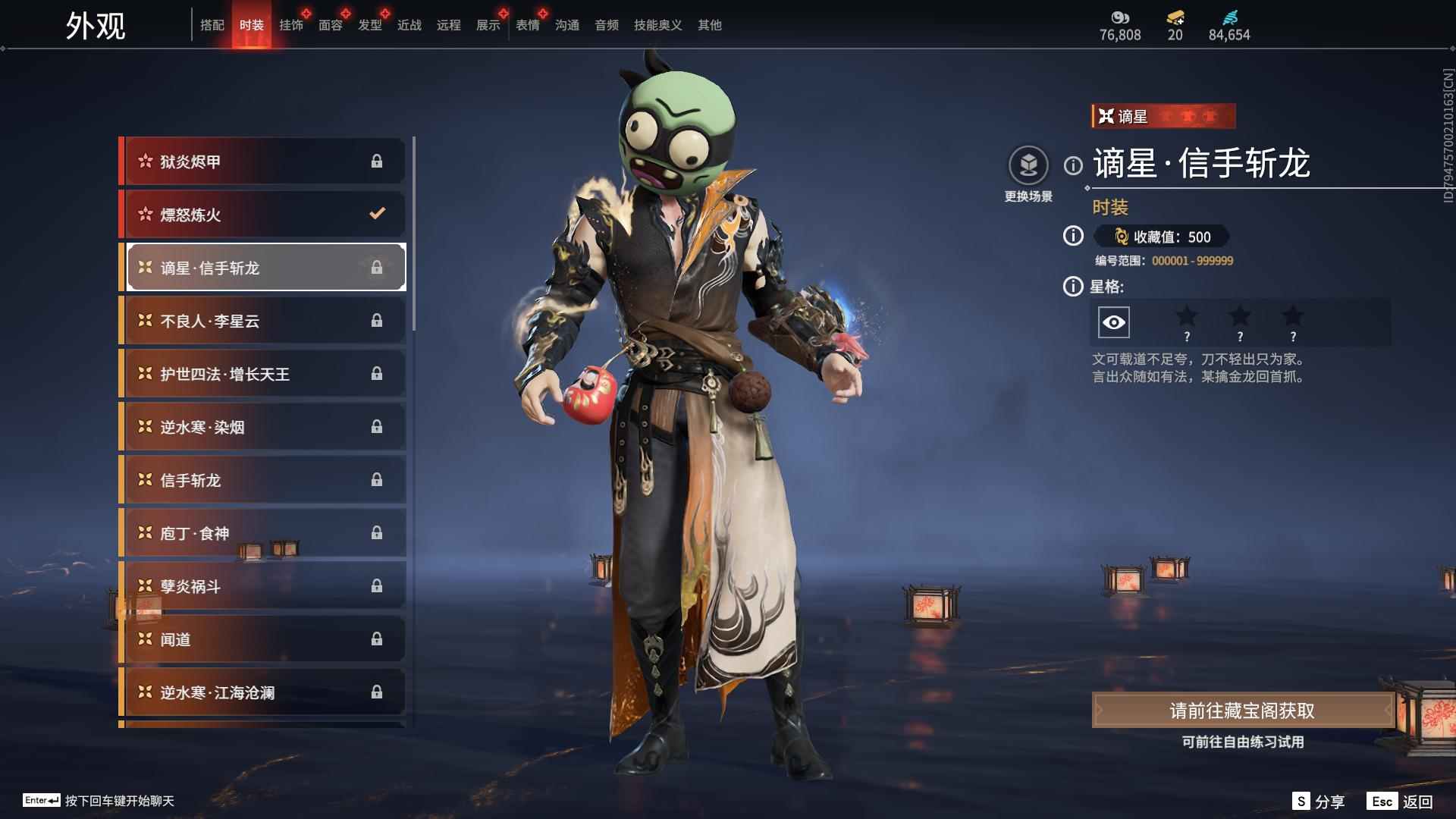Open the 发型 hairstyle tab
The image size is (1456, 819).
tap(370, 25)
